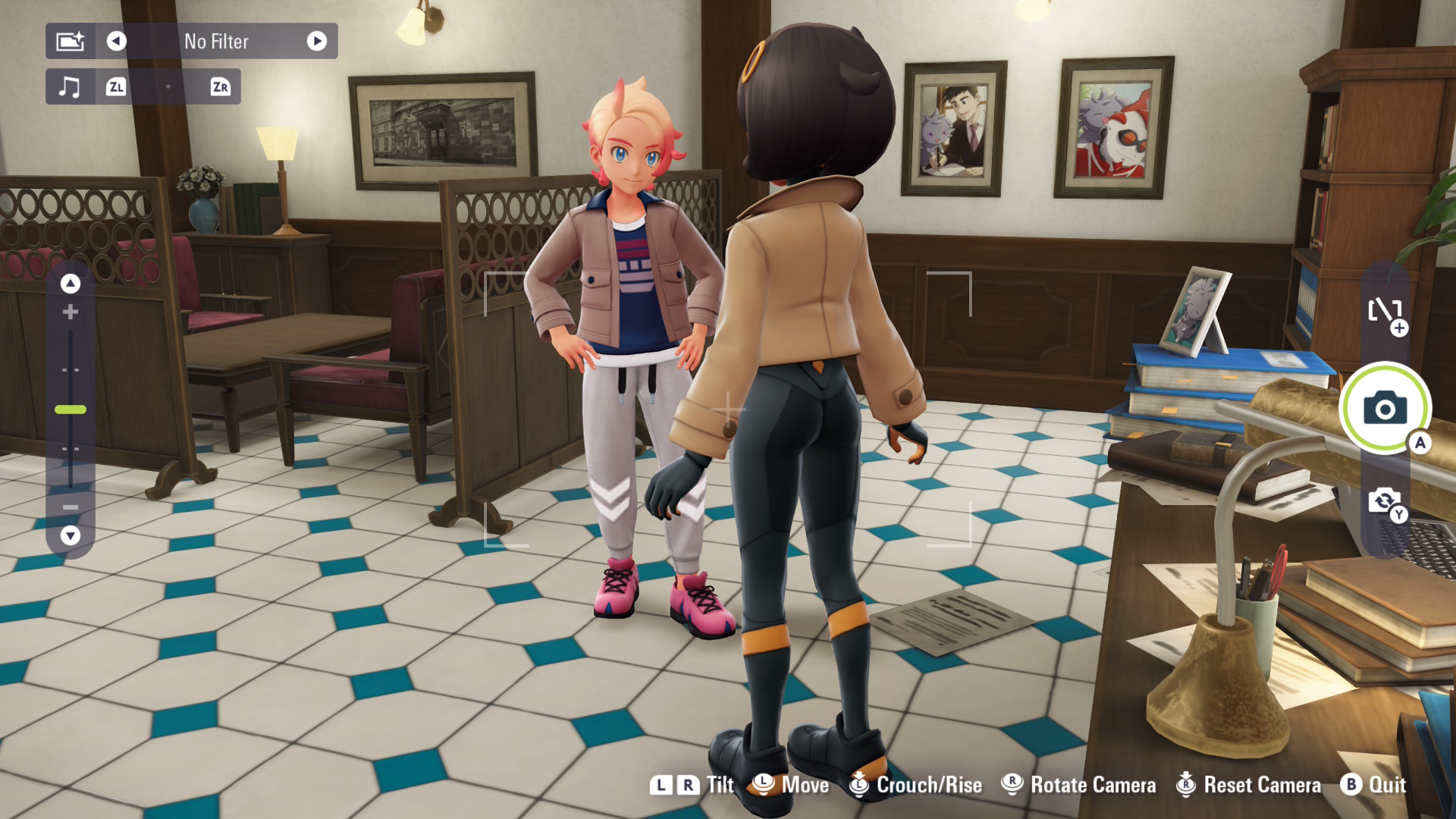Open the filter effects icon
Viewport: 1456px width, 819px height.
71,41
